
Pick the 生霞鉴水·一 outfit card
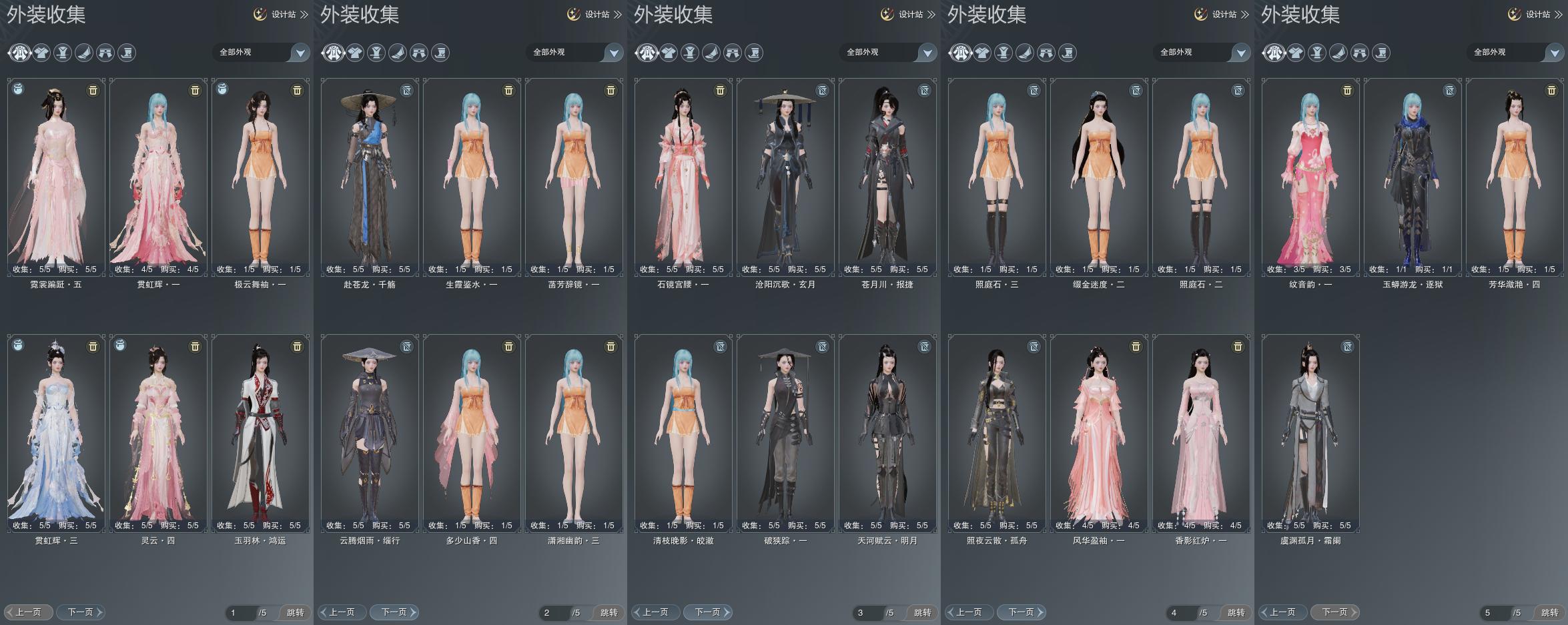point(472,177)
